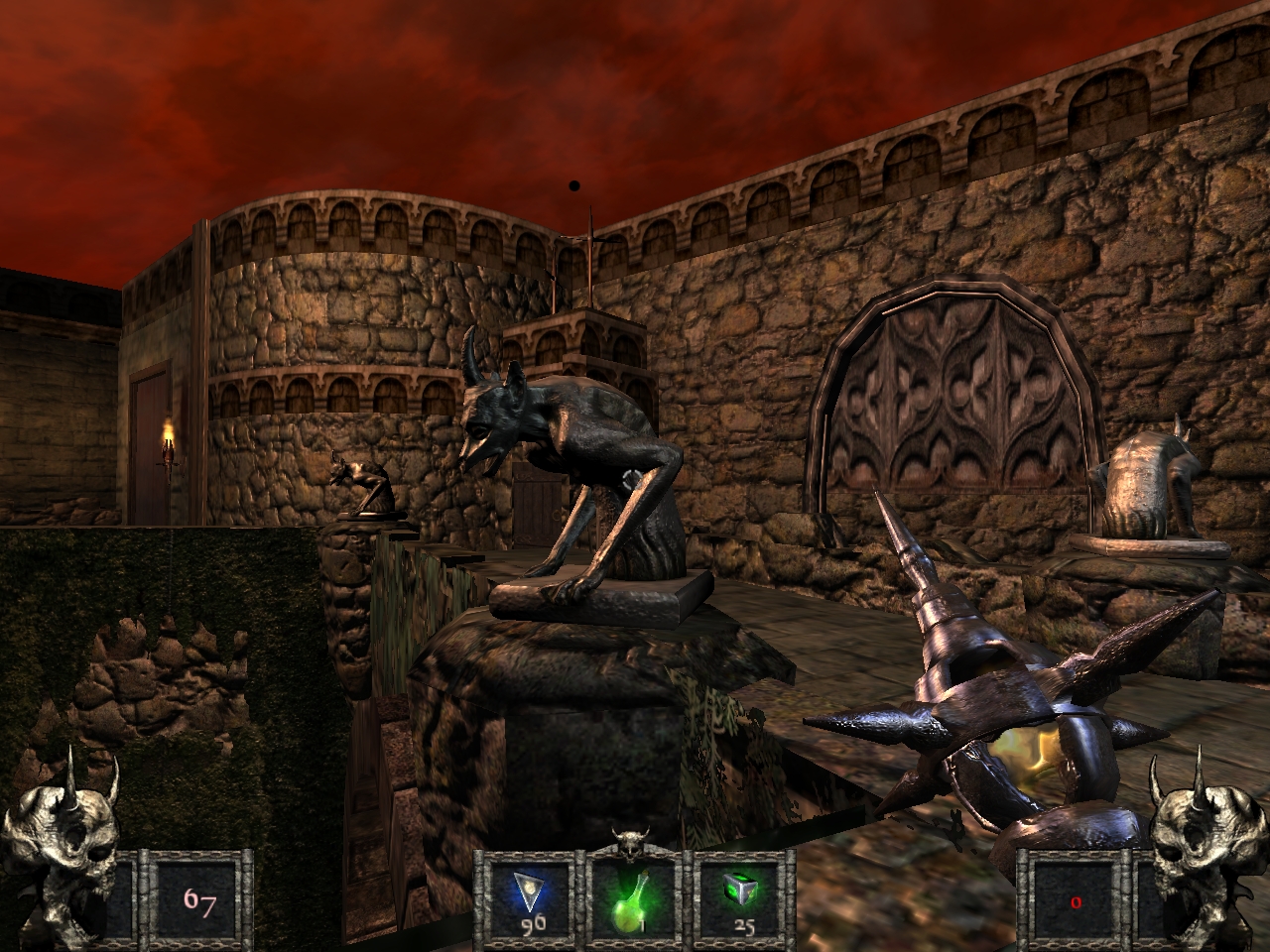Click the red counter displaying 0
Image resolution: width=1270 pixels, height=952 pixels.
click(x=1075, y=902)
